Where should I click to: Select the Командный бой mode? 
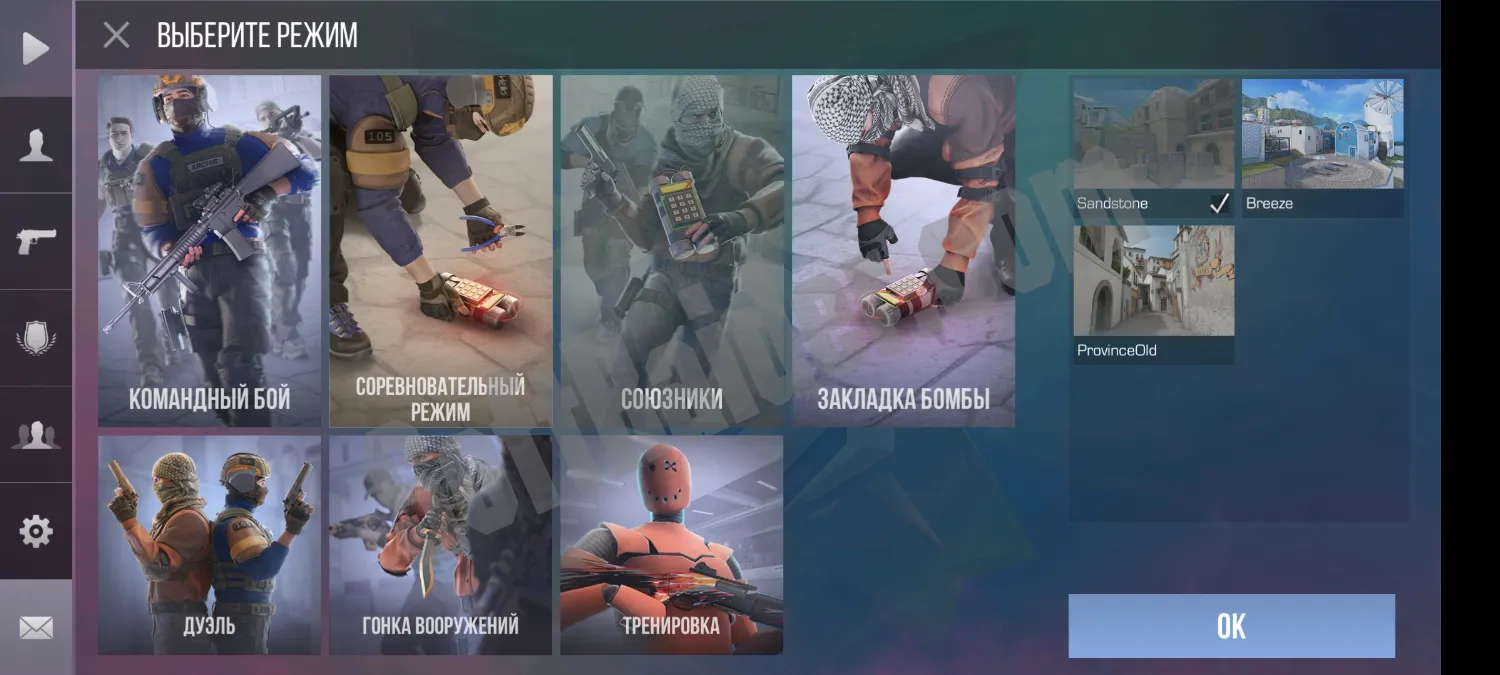tap(209, 250)
